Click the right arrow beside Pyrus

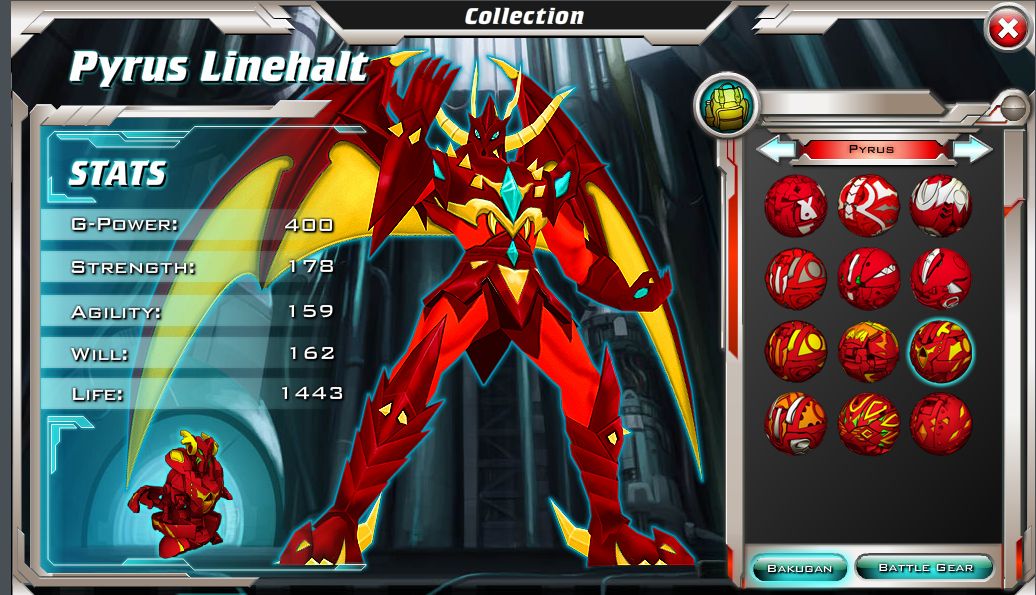point(972,150)
